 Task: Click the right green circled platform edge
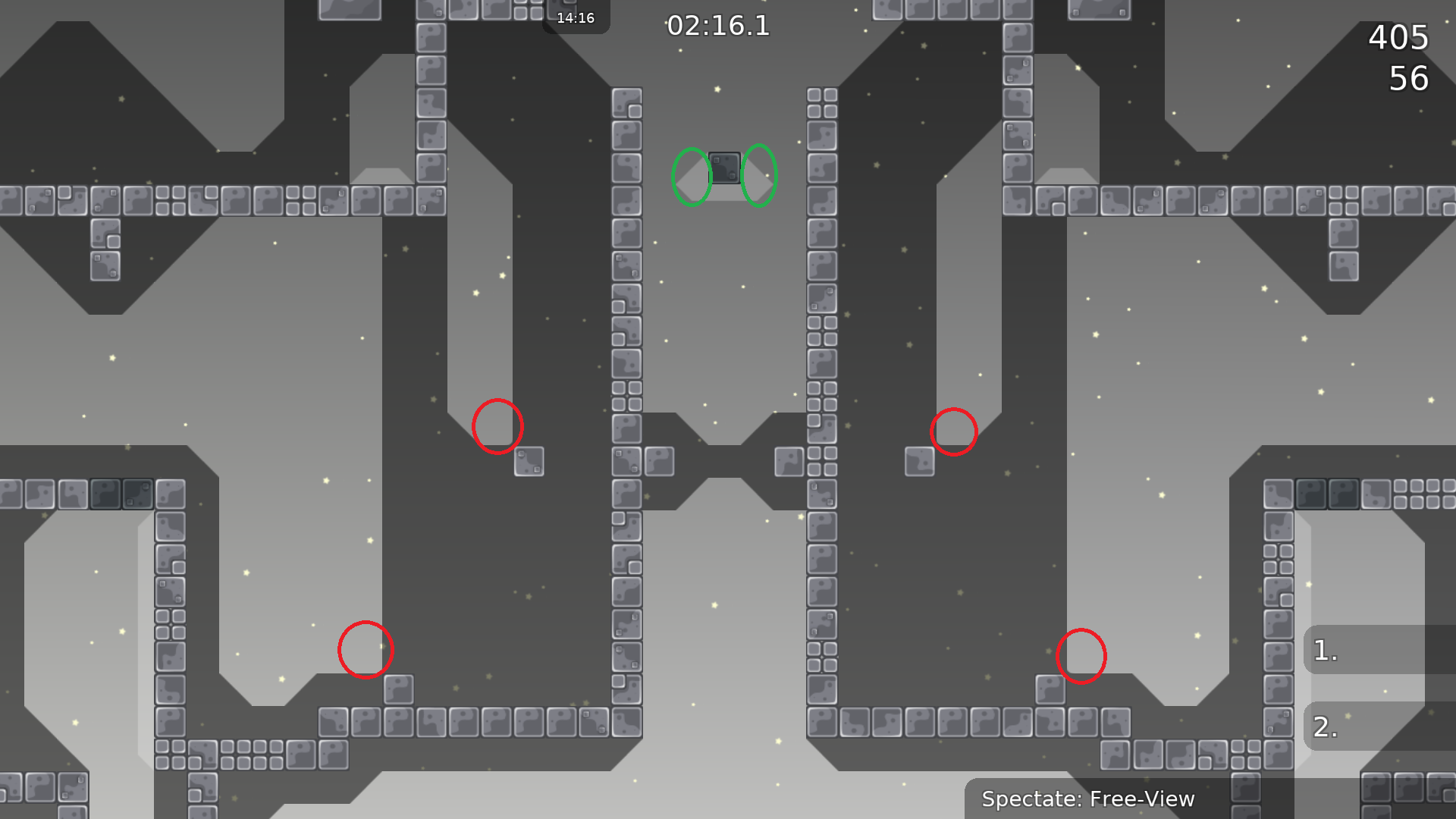759,176
